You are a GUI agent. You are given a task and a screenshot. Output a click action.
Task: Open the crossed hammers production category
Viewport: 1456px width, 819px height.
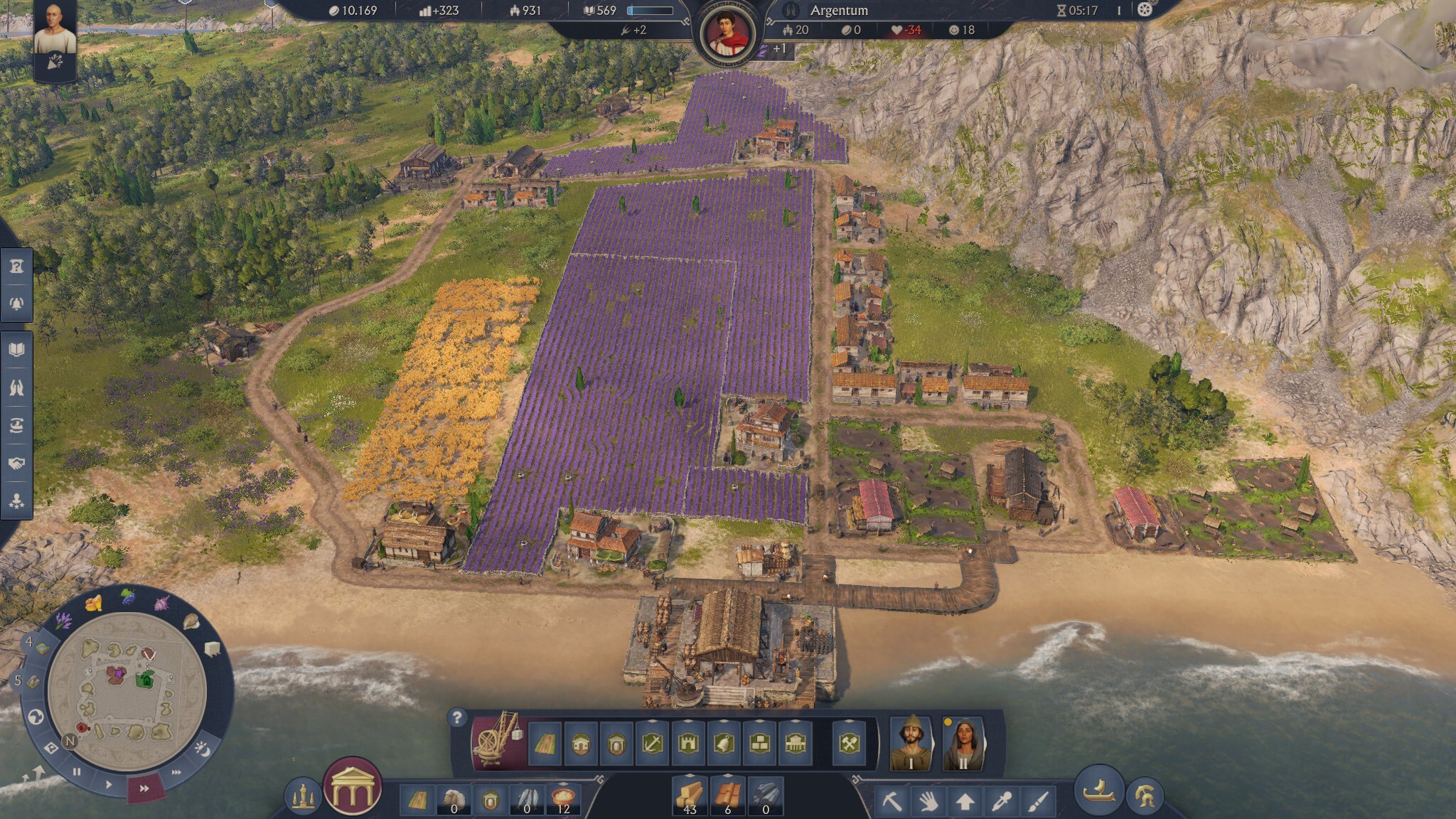[850, 744]
